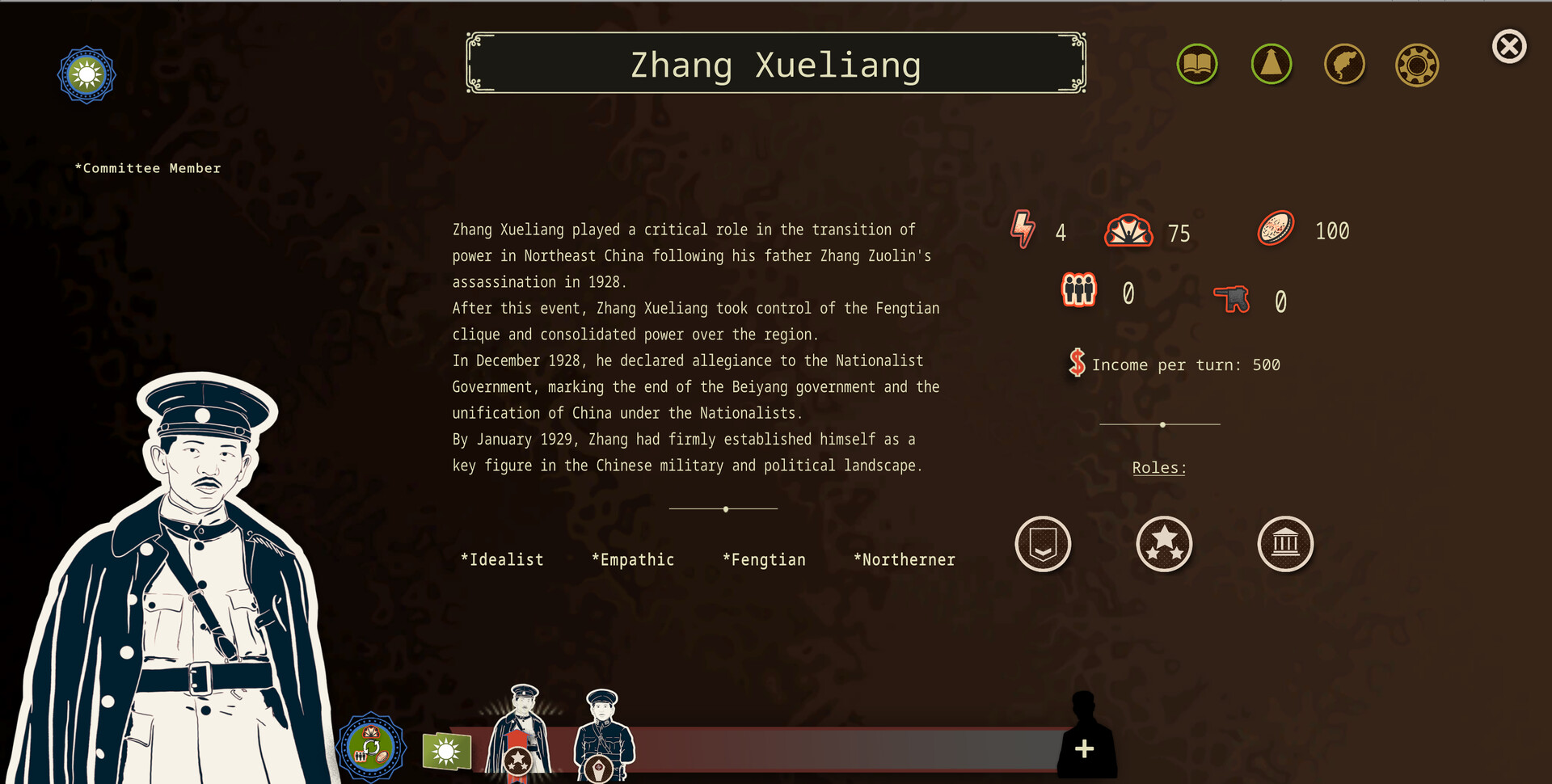Click the lightning action points icon
The width and height of the screenshot is (1552, 784).
[1022, 230]
